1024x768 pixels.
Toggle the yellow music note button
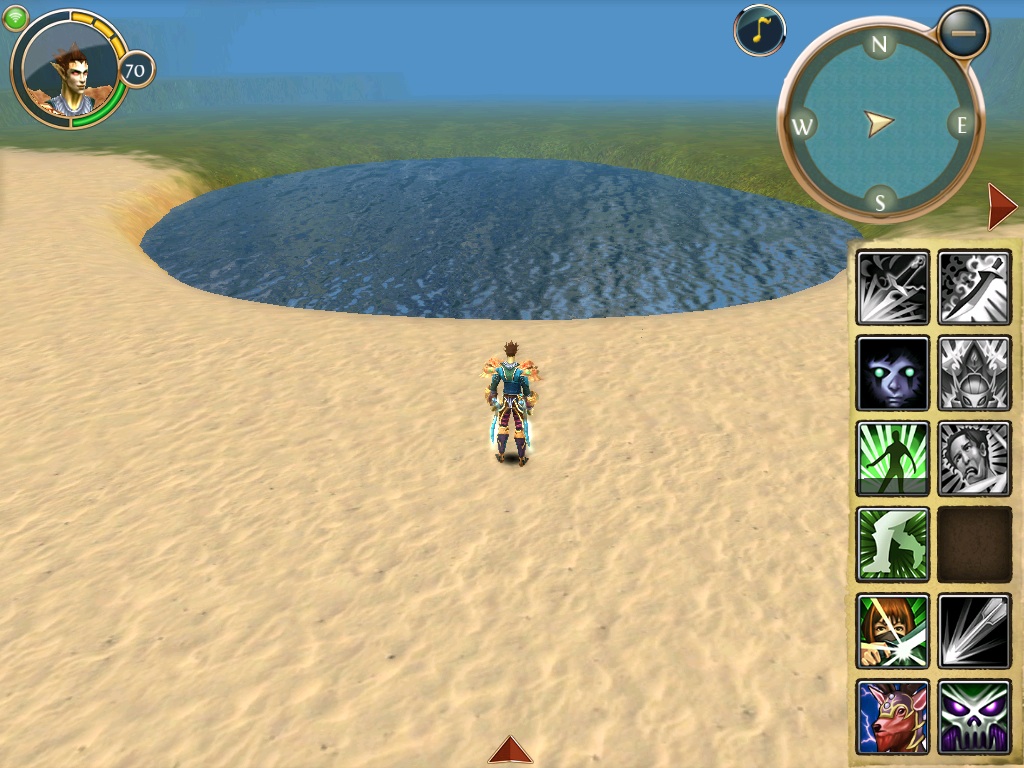(759, 31)
